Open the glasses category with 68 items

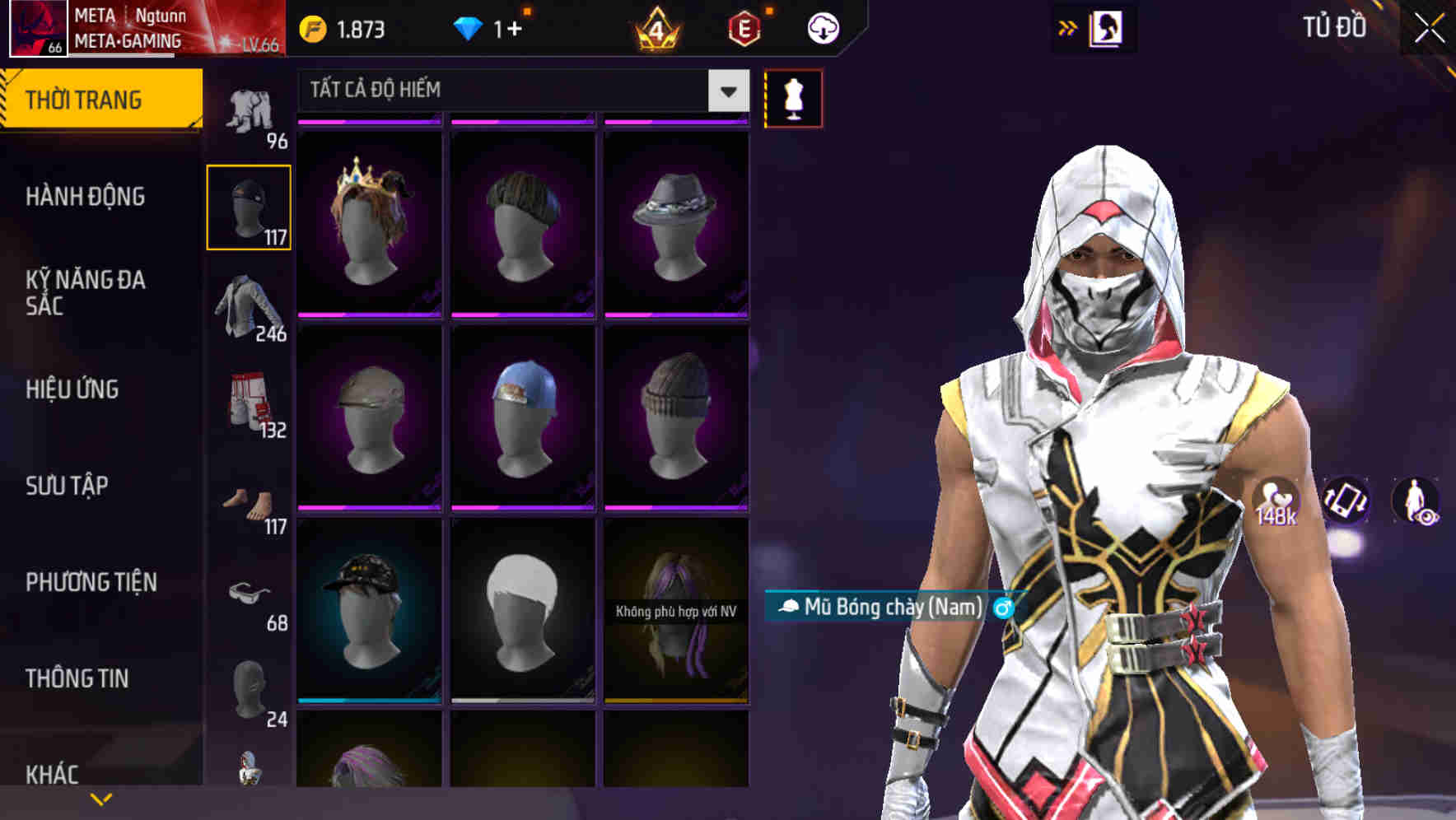pos(248,591)
